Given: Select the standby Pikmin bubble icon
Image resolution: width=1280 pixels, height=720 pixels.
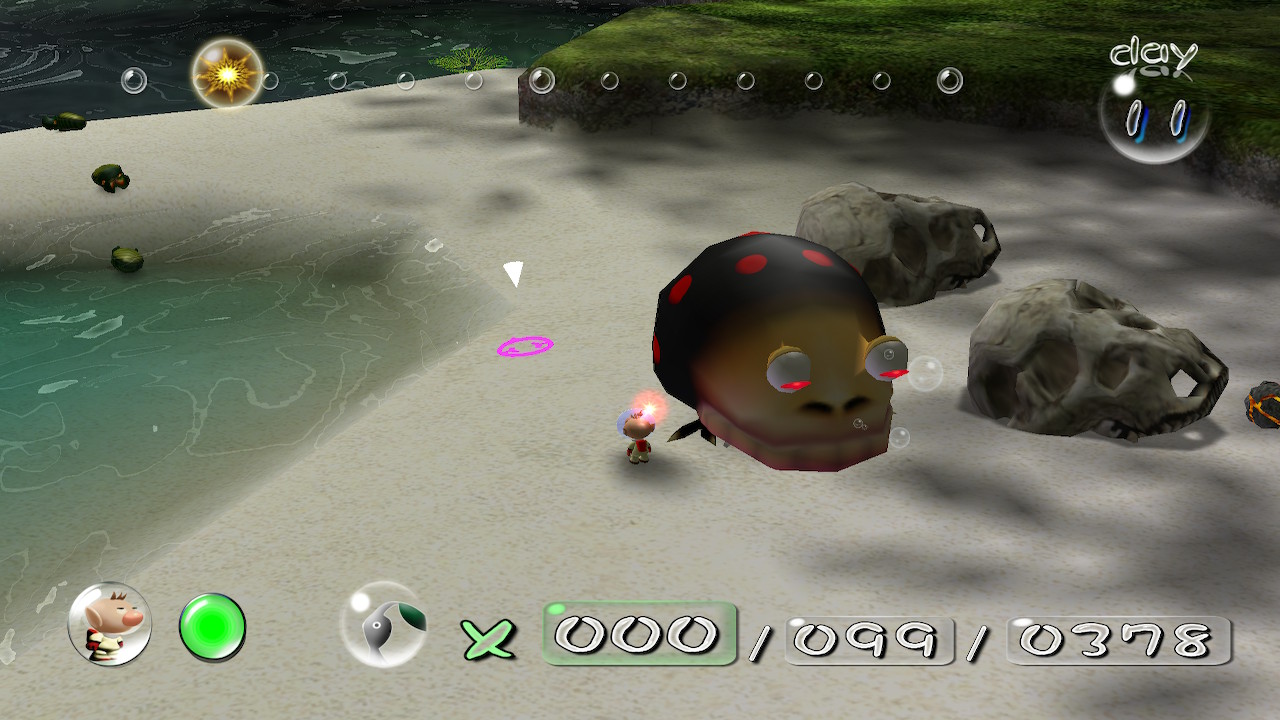Looking at the screenshot, I should [x=384, y=624].
